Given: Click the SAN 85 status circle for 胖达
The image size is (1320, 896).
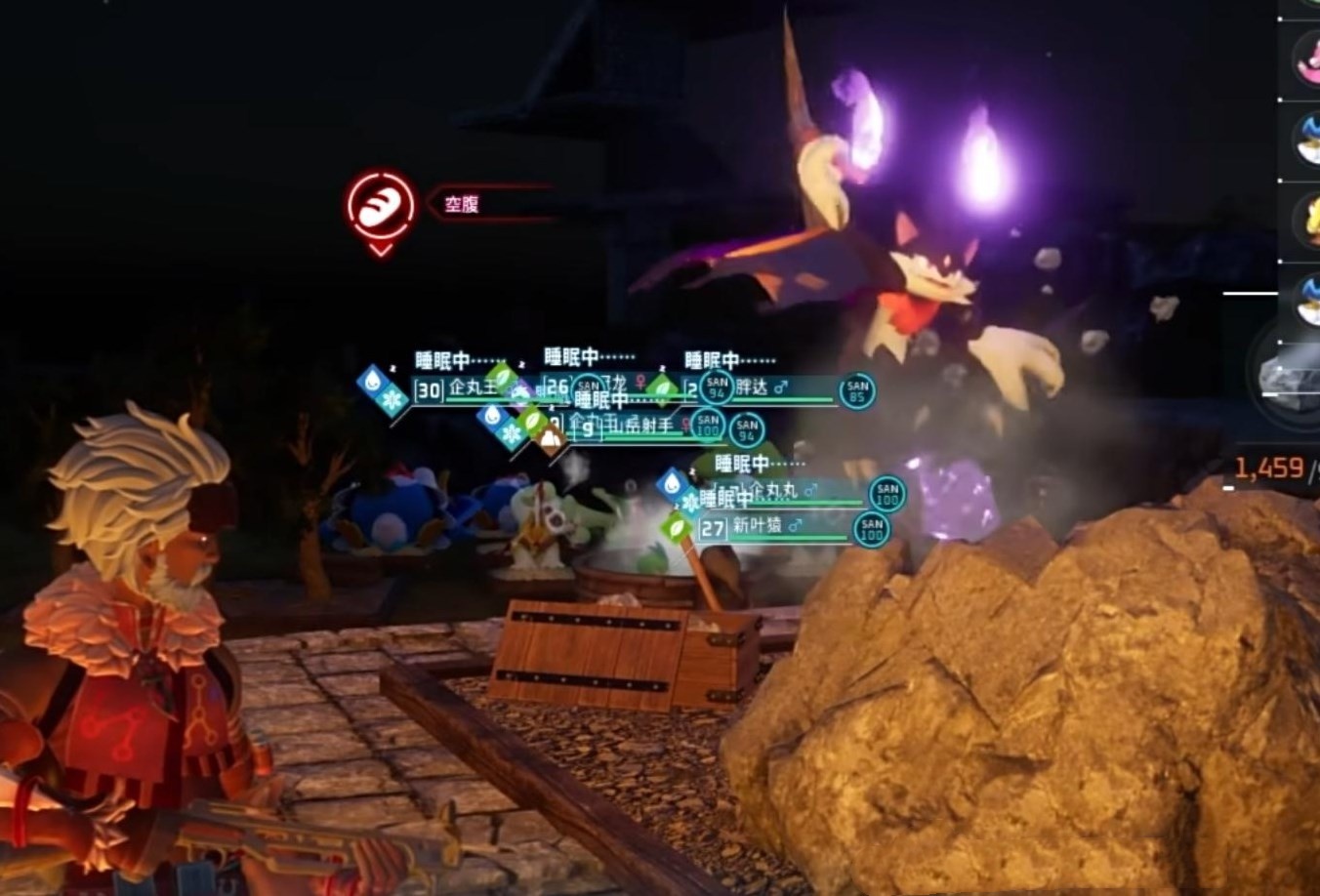Looking at the screenshot, I should 857,391.
